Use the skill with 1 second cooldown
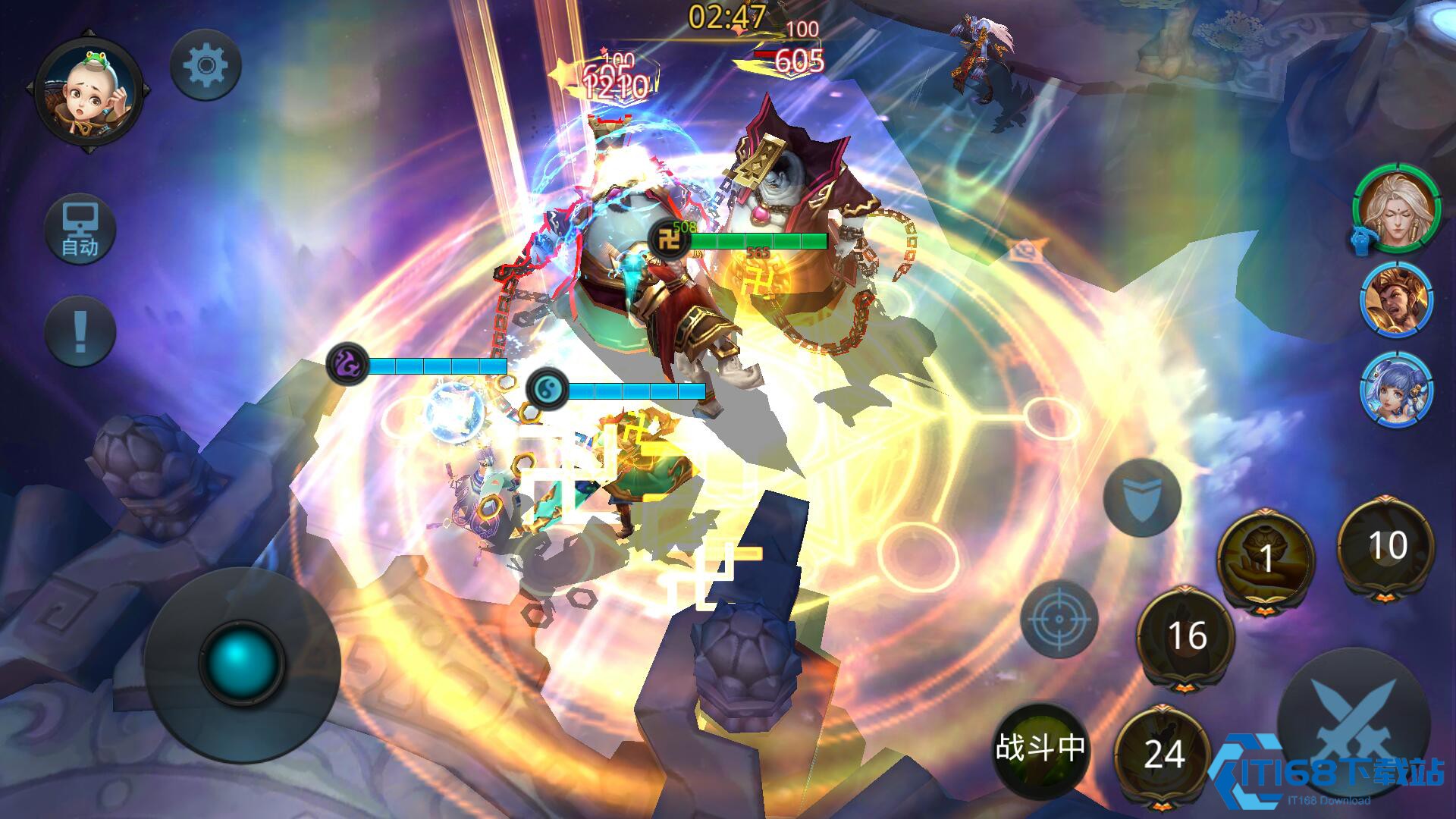This screenshot has width=1456, height=819. (x=1265, y=557)
